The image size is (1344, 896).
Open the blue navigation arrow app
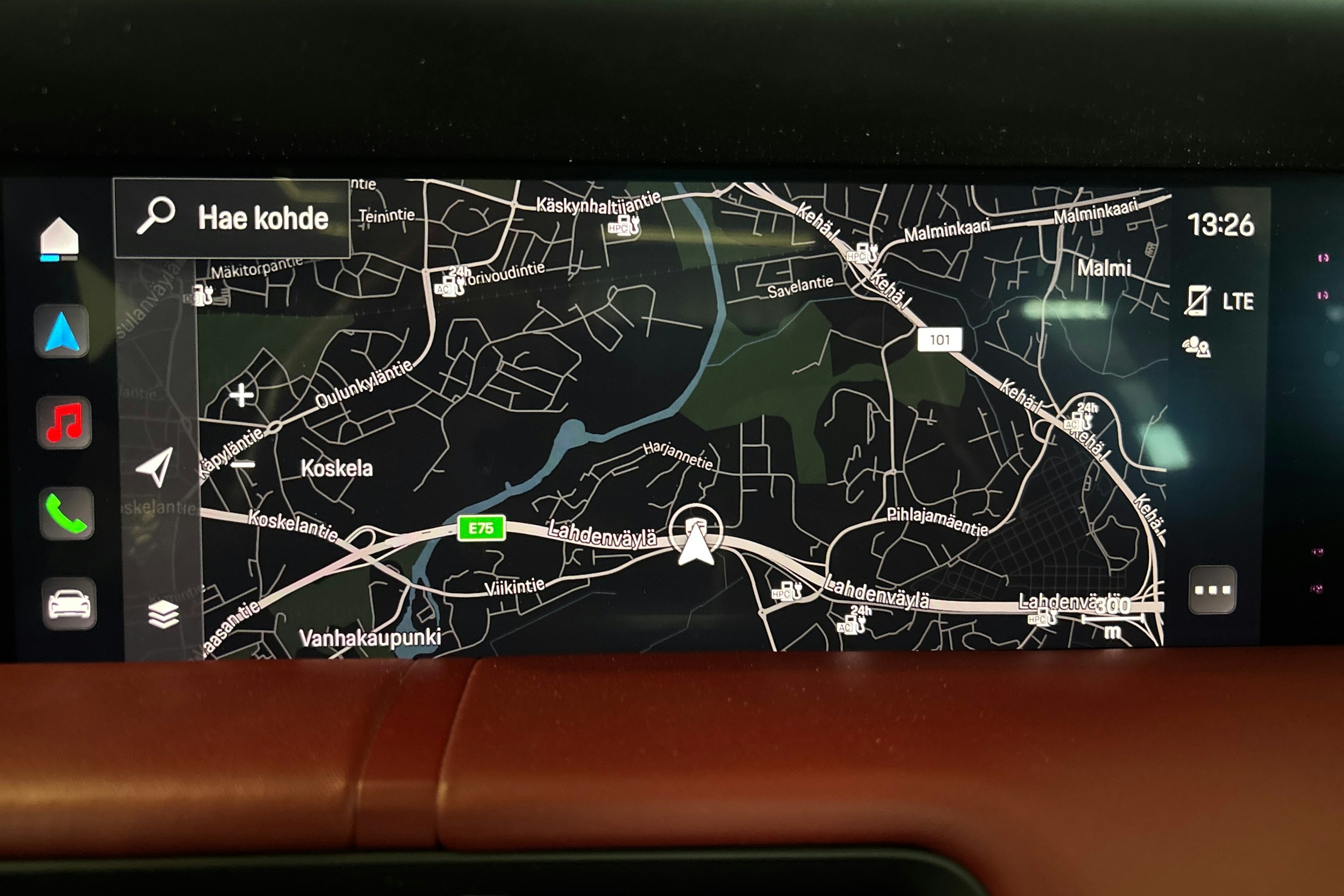click(x=62, y=332)
